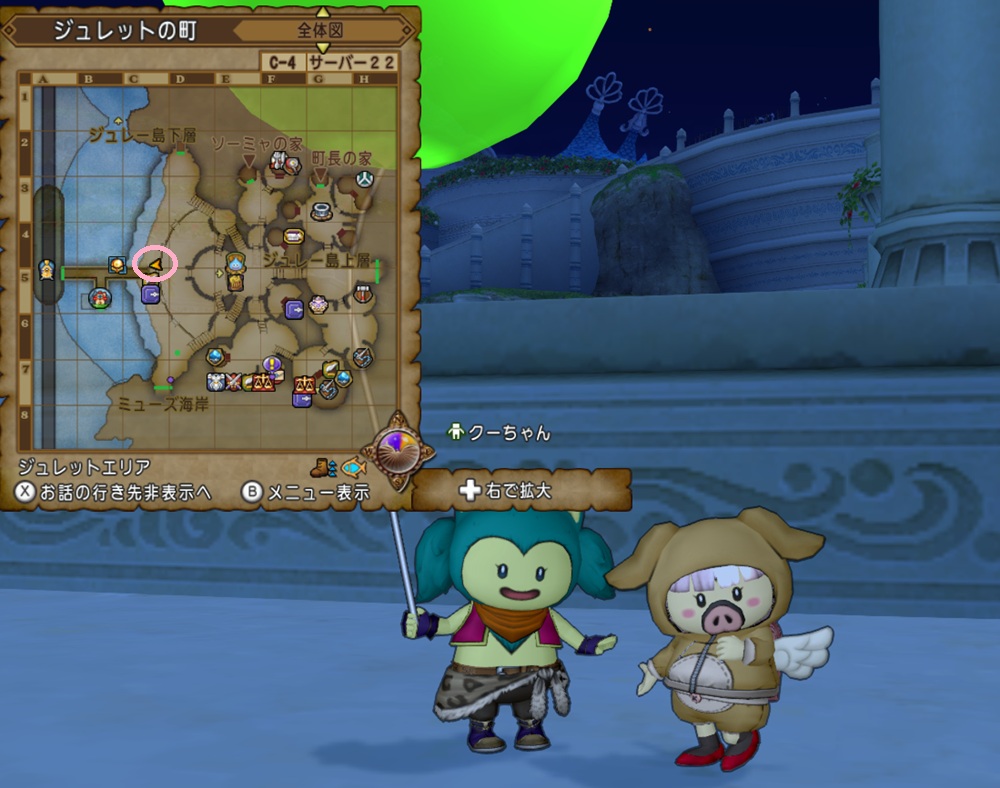This screenshot has width=1000, height=788.
Task: Click the 町長の家 label on the map
Action: coord(341,159)
